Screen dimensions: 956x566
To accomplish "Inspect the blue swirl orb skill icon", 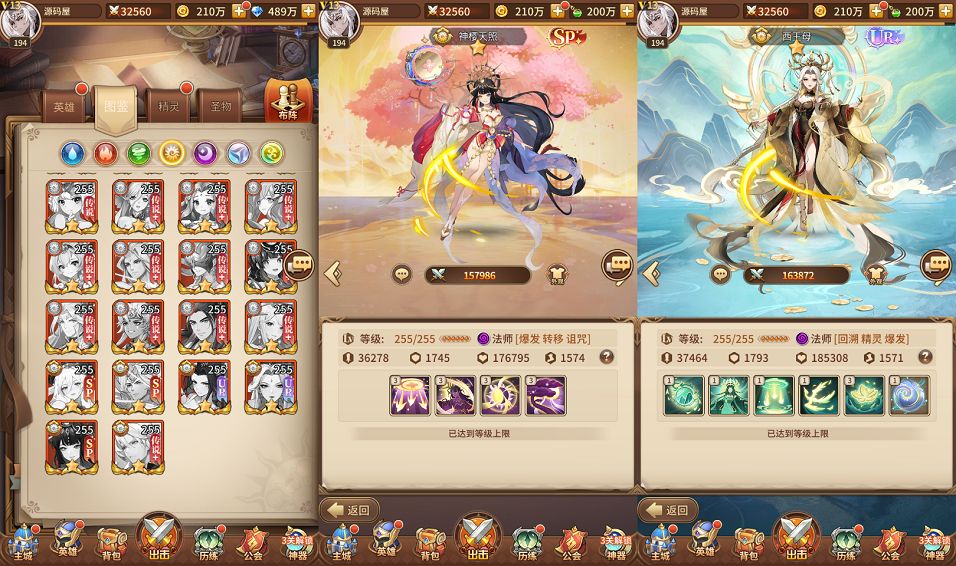I will point(909,396).
